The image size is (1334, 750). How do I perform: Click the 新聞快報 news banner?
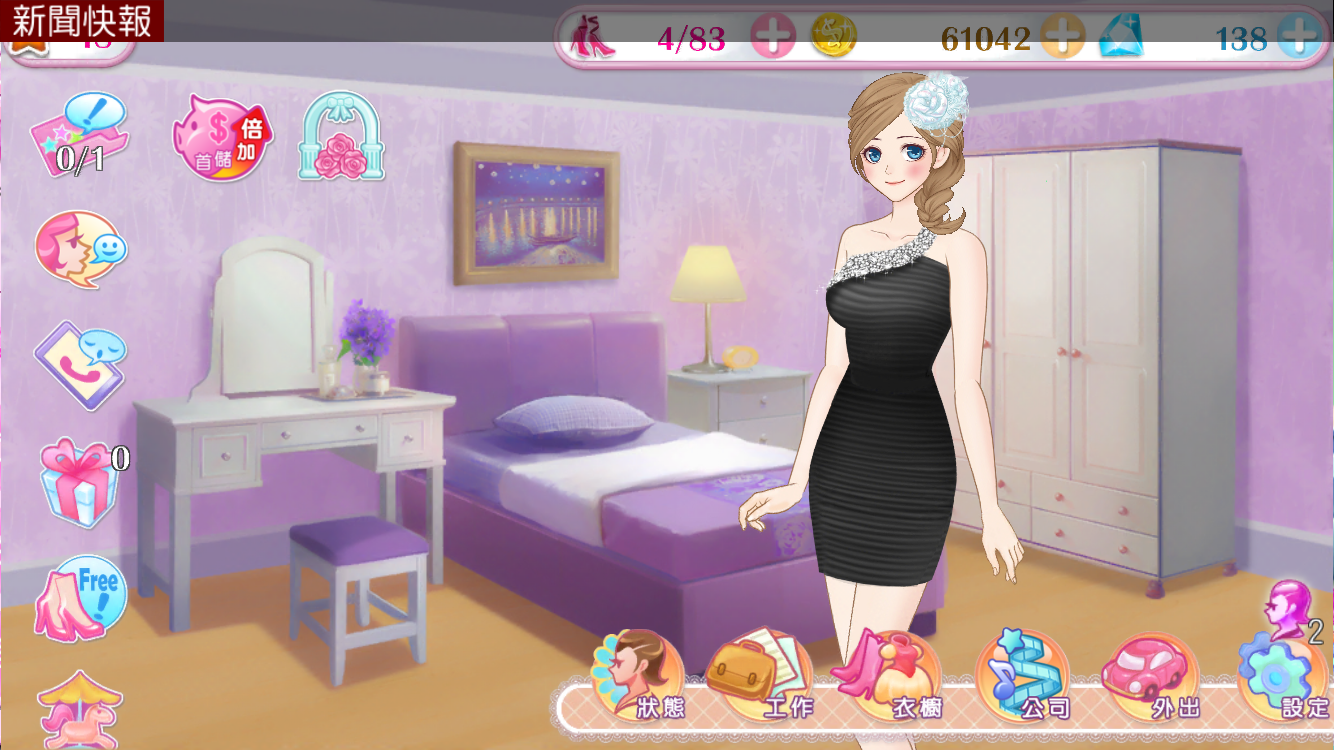(82, 21)
